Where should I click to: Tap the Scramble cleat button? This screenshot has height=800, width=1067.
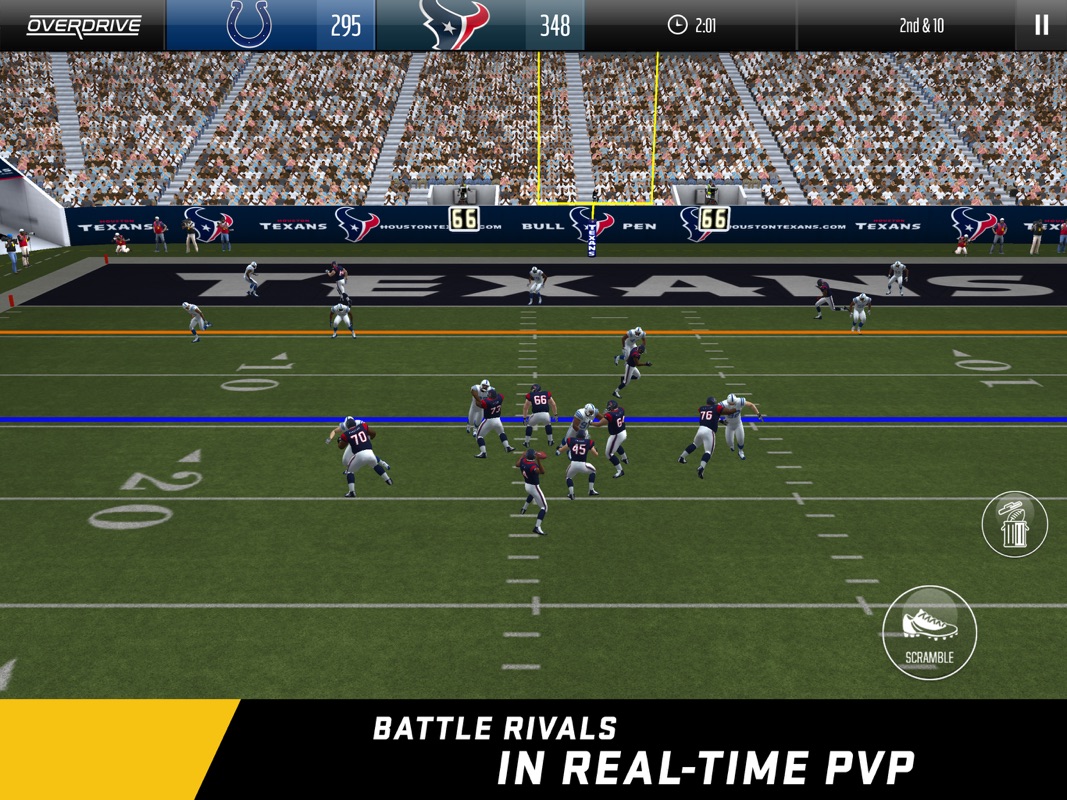[x=929, y=632]
